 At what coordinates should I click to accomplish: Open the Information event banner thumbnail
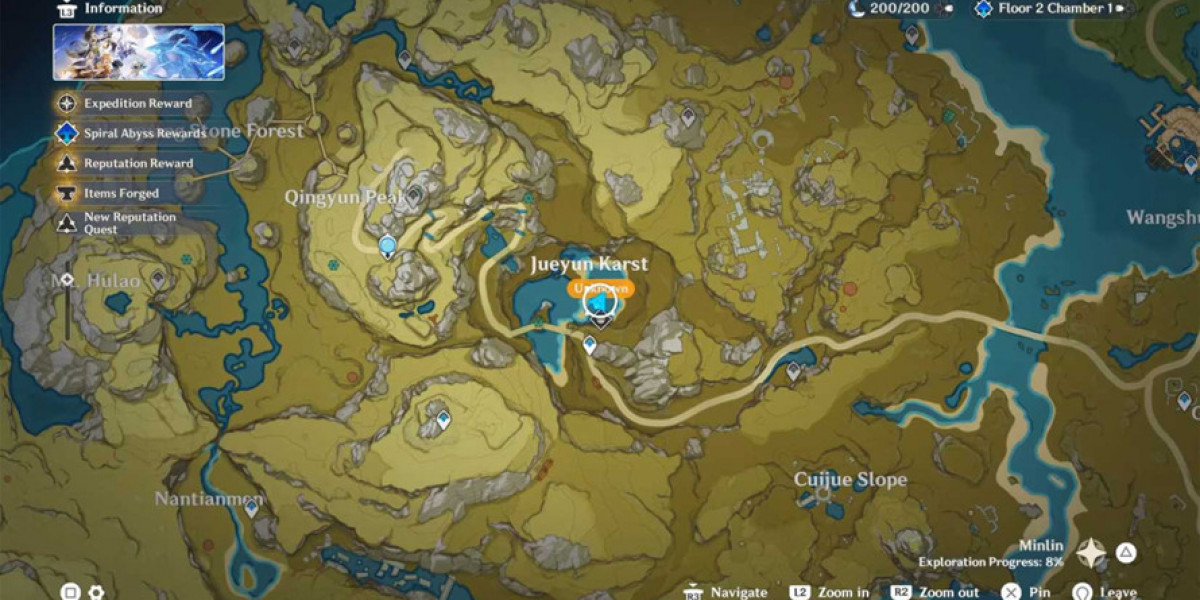coord(139,52)
